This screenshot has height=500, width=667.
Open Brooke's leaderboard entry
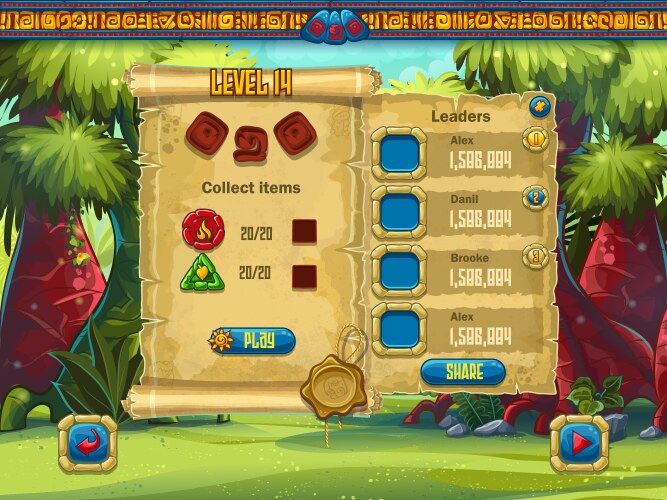(460, 269)
